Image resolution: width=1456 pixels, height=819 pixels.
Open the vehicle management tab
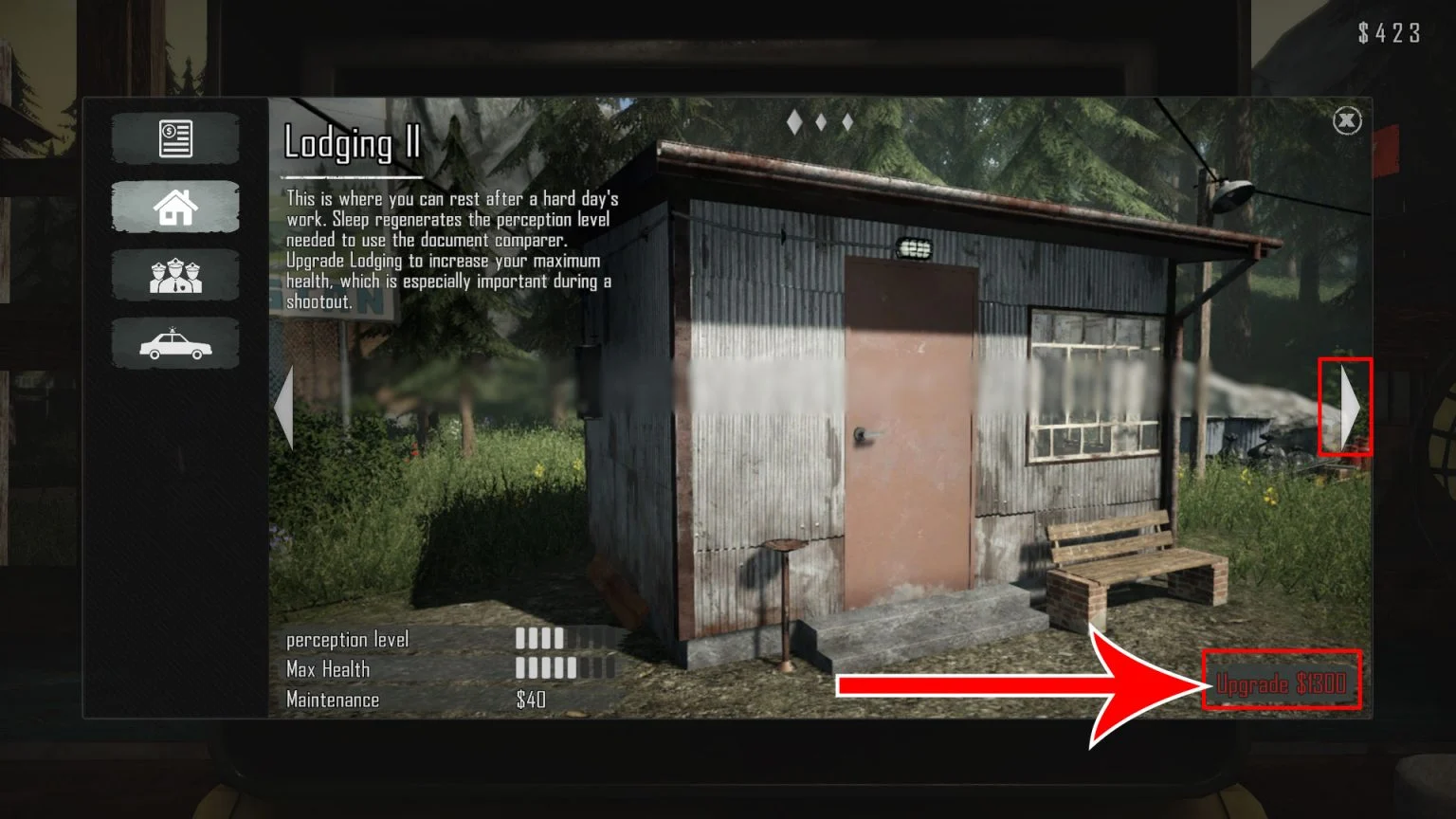(x=175, y=343)
